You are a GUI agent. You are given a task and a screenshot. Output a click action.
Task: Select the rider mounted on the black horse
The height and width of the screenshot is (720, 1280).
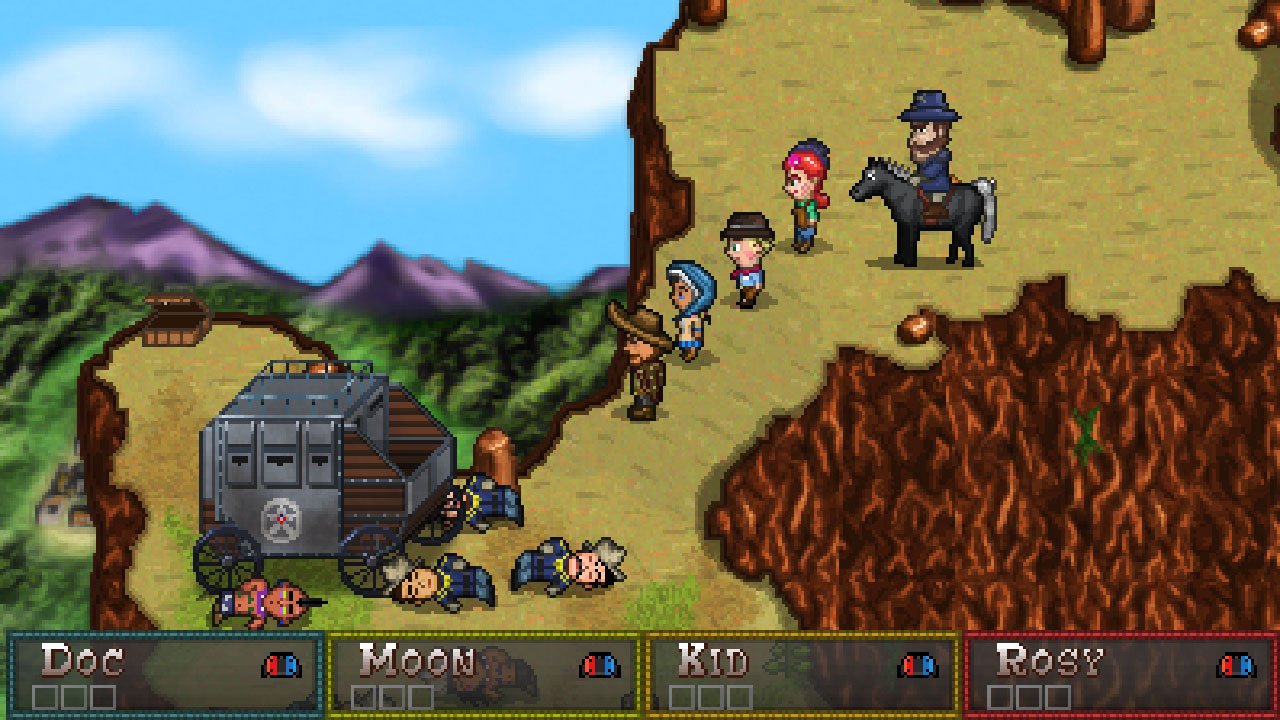click(x=934, y=150)
